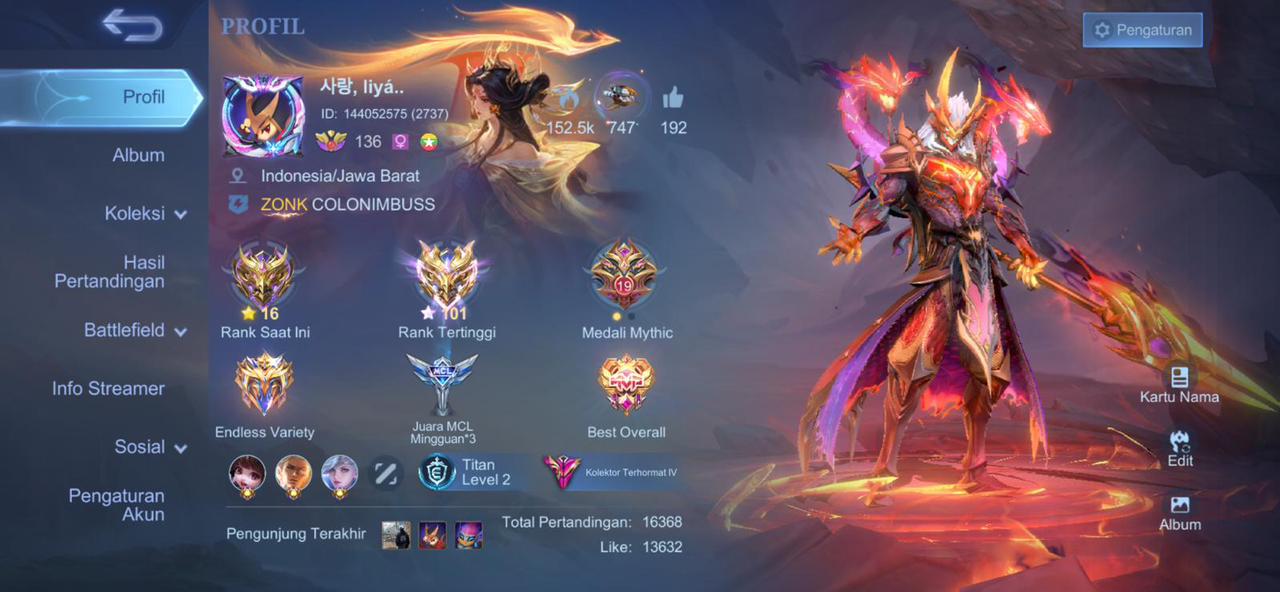Click the Edit showcase button
1280x592 pixels.
(x=1180, y=448)
